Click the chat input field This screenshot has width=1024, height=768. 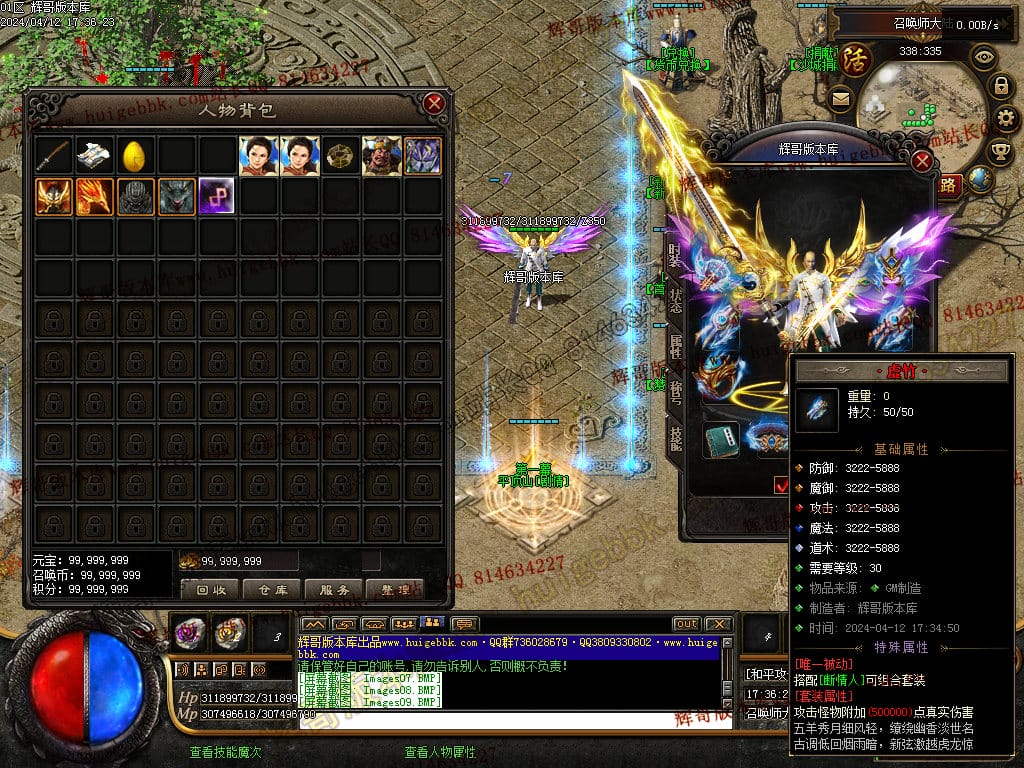pyautogui.click(x=510, y=720)
